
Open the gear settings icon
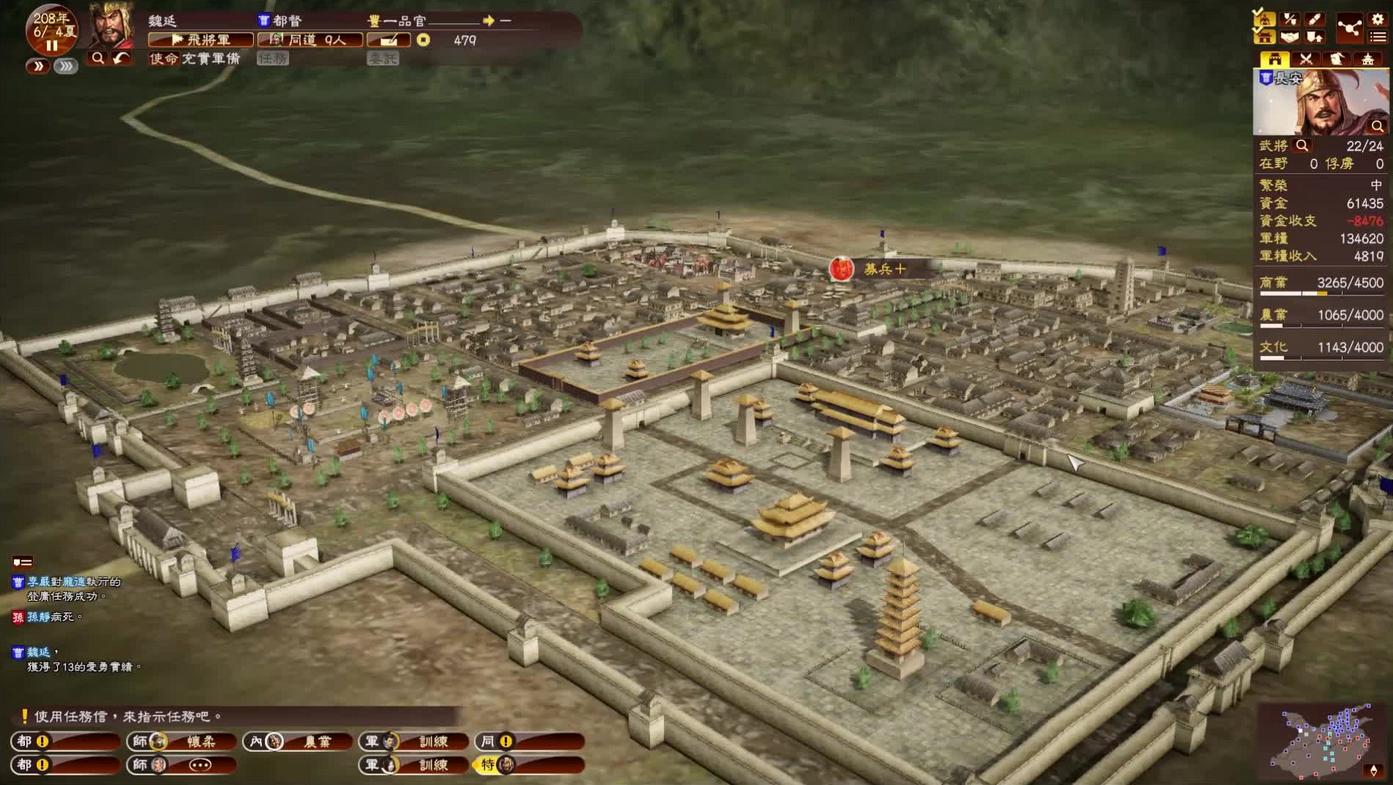(1378, 19)
